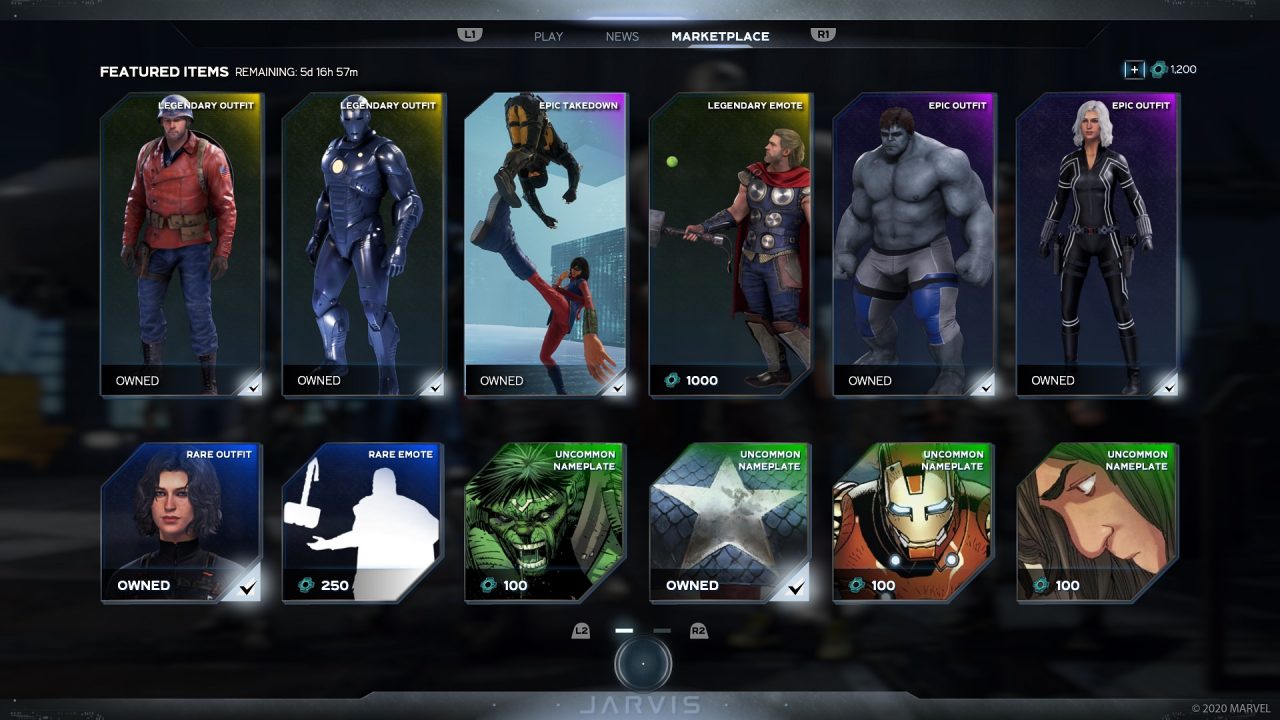
Task: Open the News tab
Action: coord(622,37)
